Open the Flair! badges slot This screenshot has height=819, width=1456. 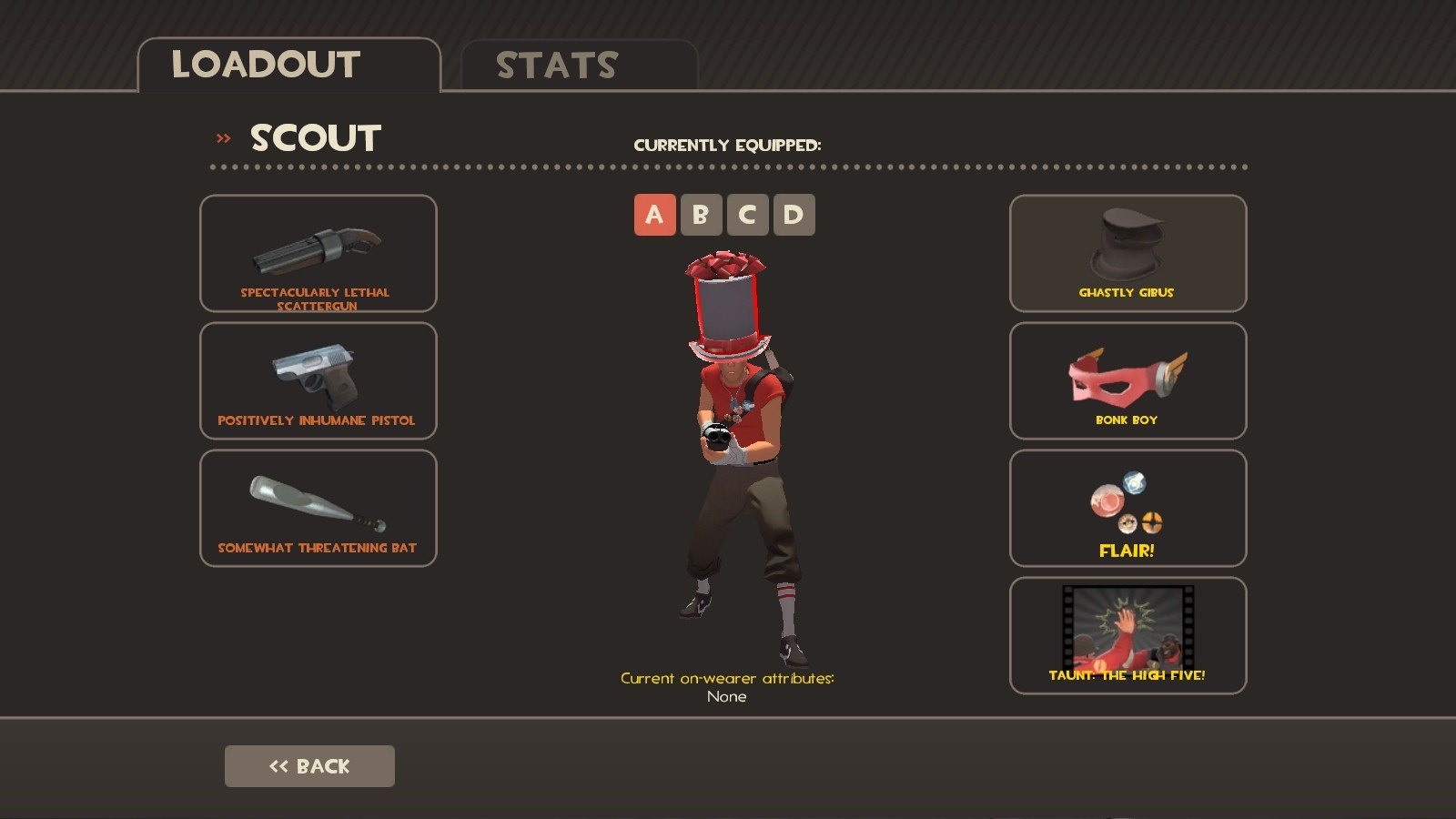tap(1127, 509)
